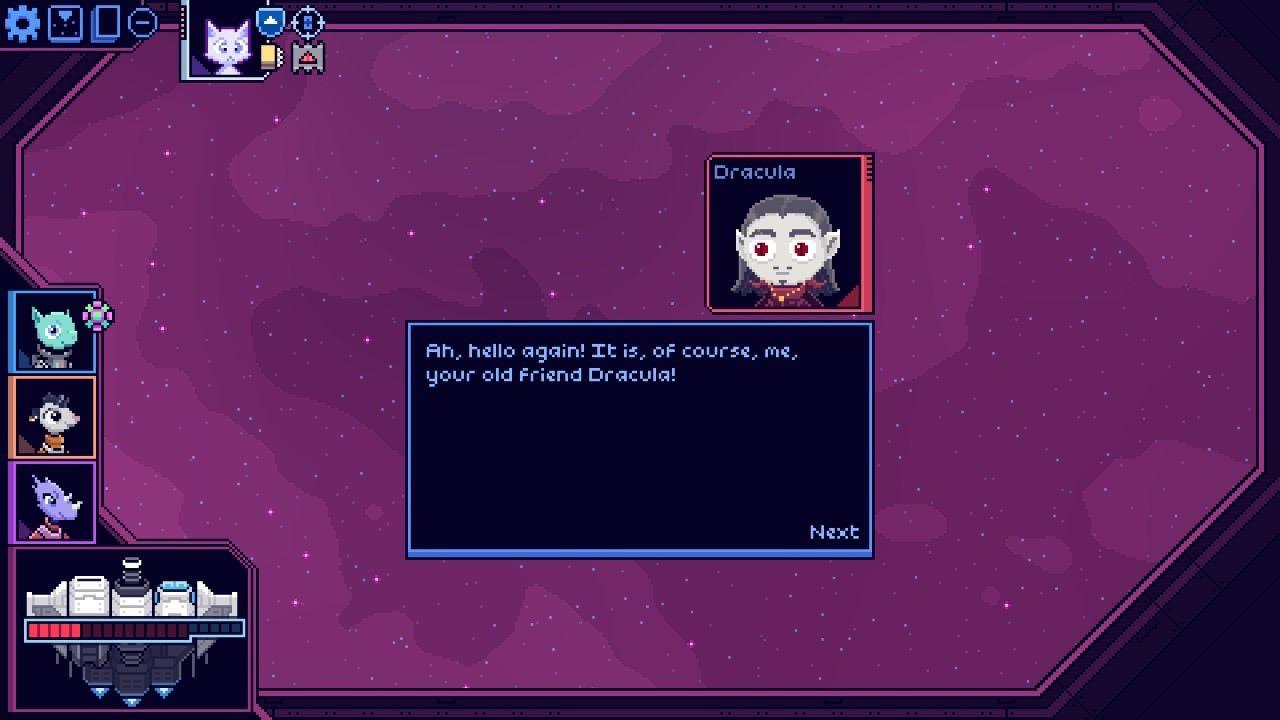The width and height of the screenshot is (1280, 720).
Task: Inspect the yellow battery artifact icon
Action: 270,57
